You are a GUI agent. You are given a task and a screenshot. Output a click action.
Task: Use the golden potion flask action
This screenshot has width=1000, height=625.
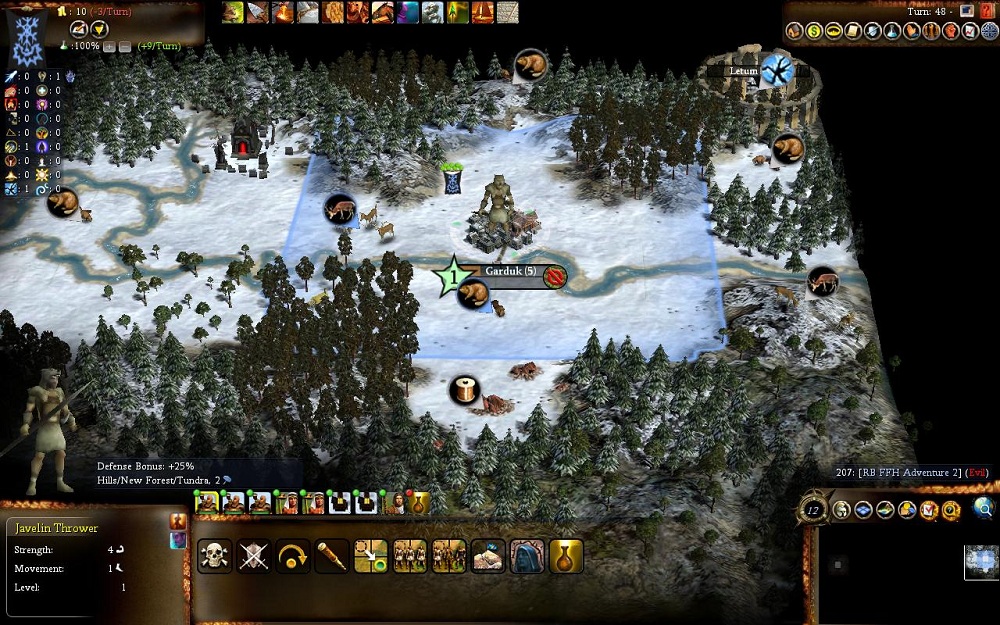point(566,556)
